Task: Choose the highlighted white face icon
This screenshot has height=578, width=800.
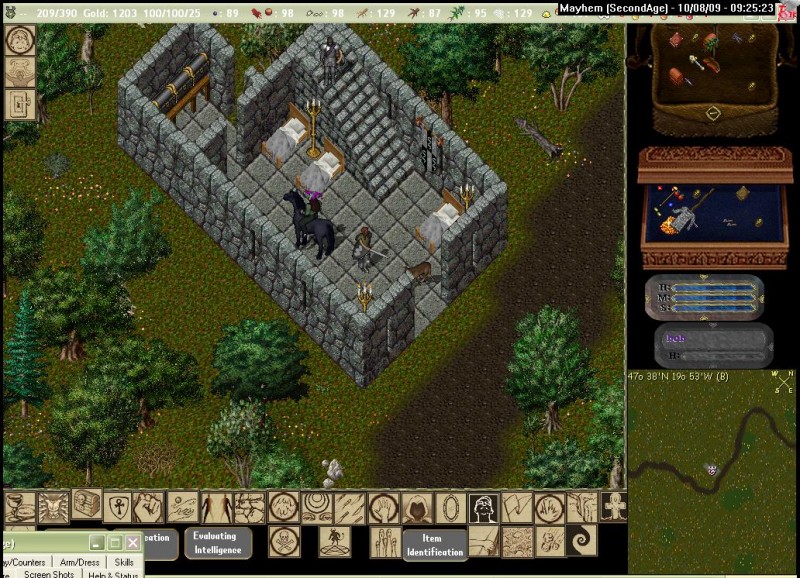Action: click(484, 508)
